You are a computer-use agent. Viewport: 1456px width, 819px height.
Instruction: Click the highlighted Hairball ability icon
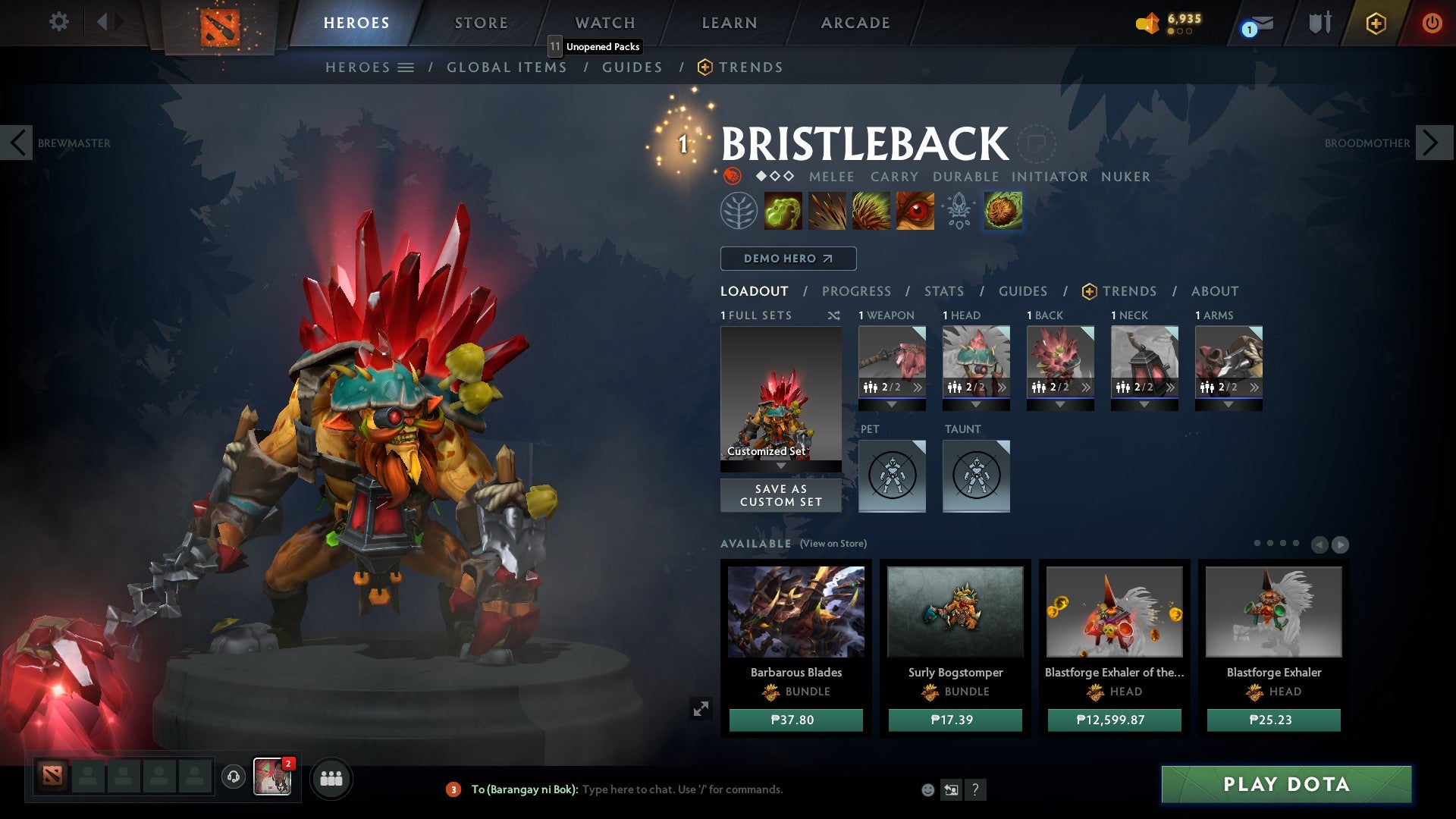[x=1003, y=211]
